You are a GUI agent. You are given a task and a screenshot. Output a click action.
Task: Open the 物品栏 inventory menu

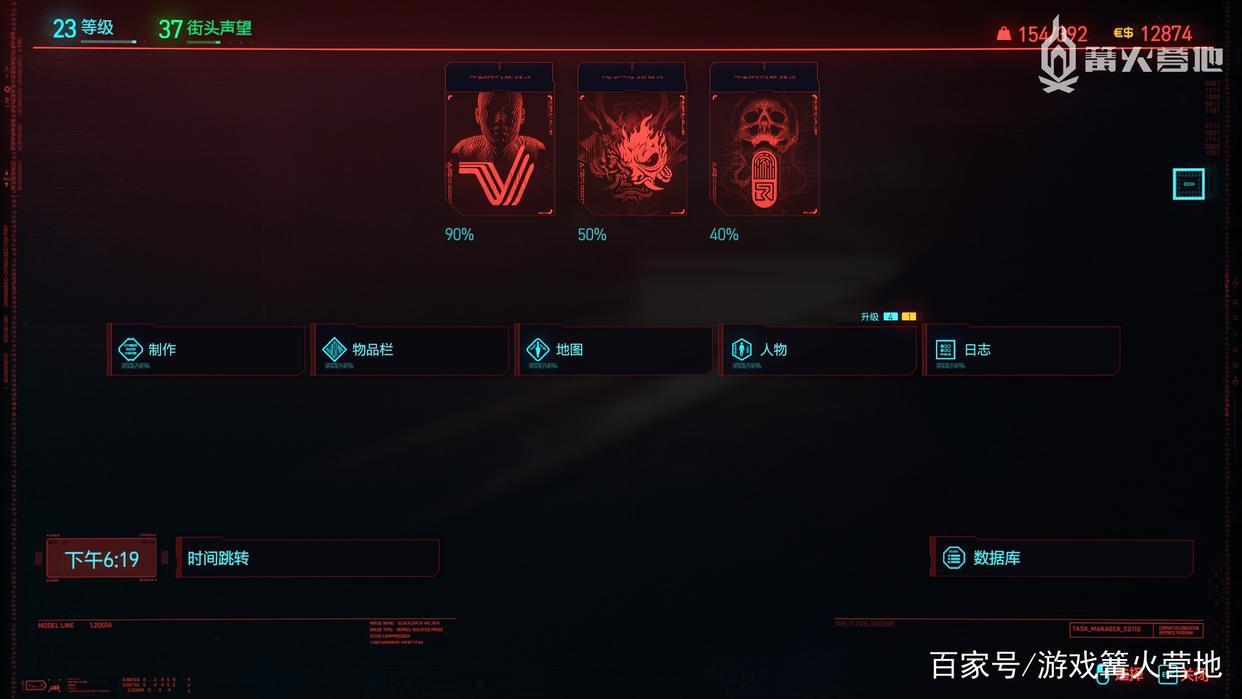point(410,350)
